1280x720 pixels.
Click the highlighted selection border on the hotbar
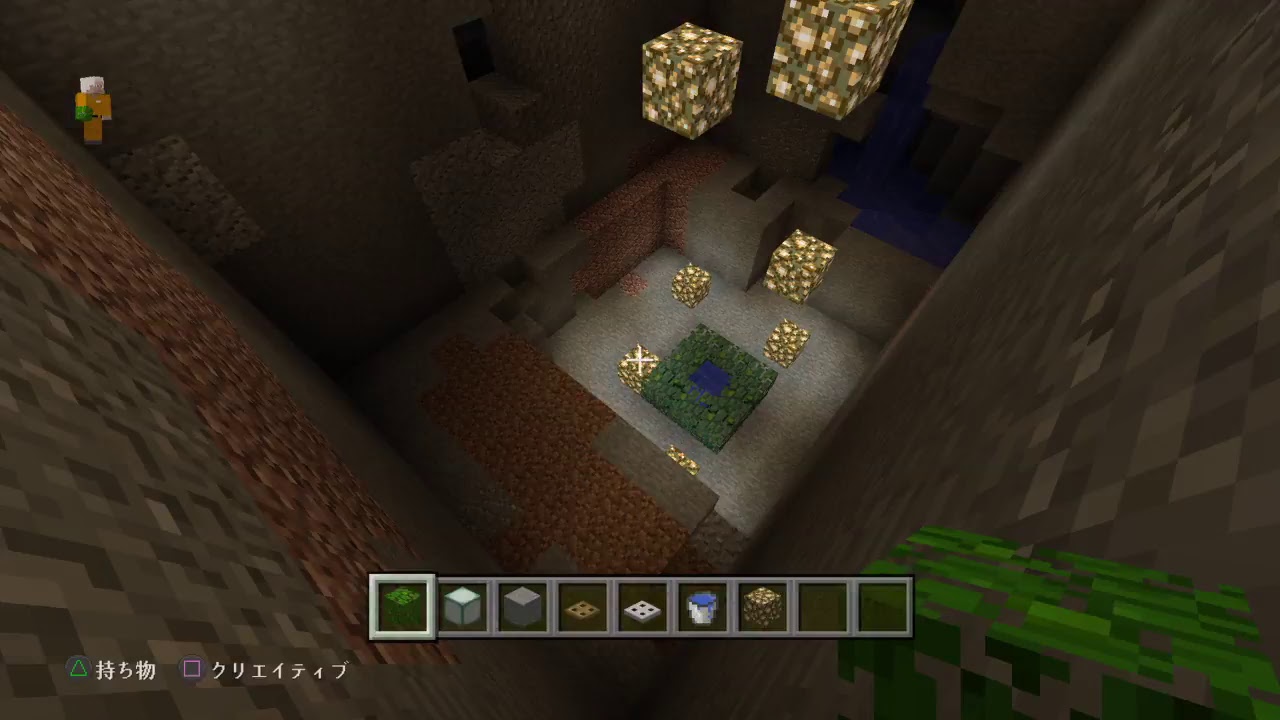(x=400, y=605)
